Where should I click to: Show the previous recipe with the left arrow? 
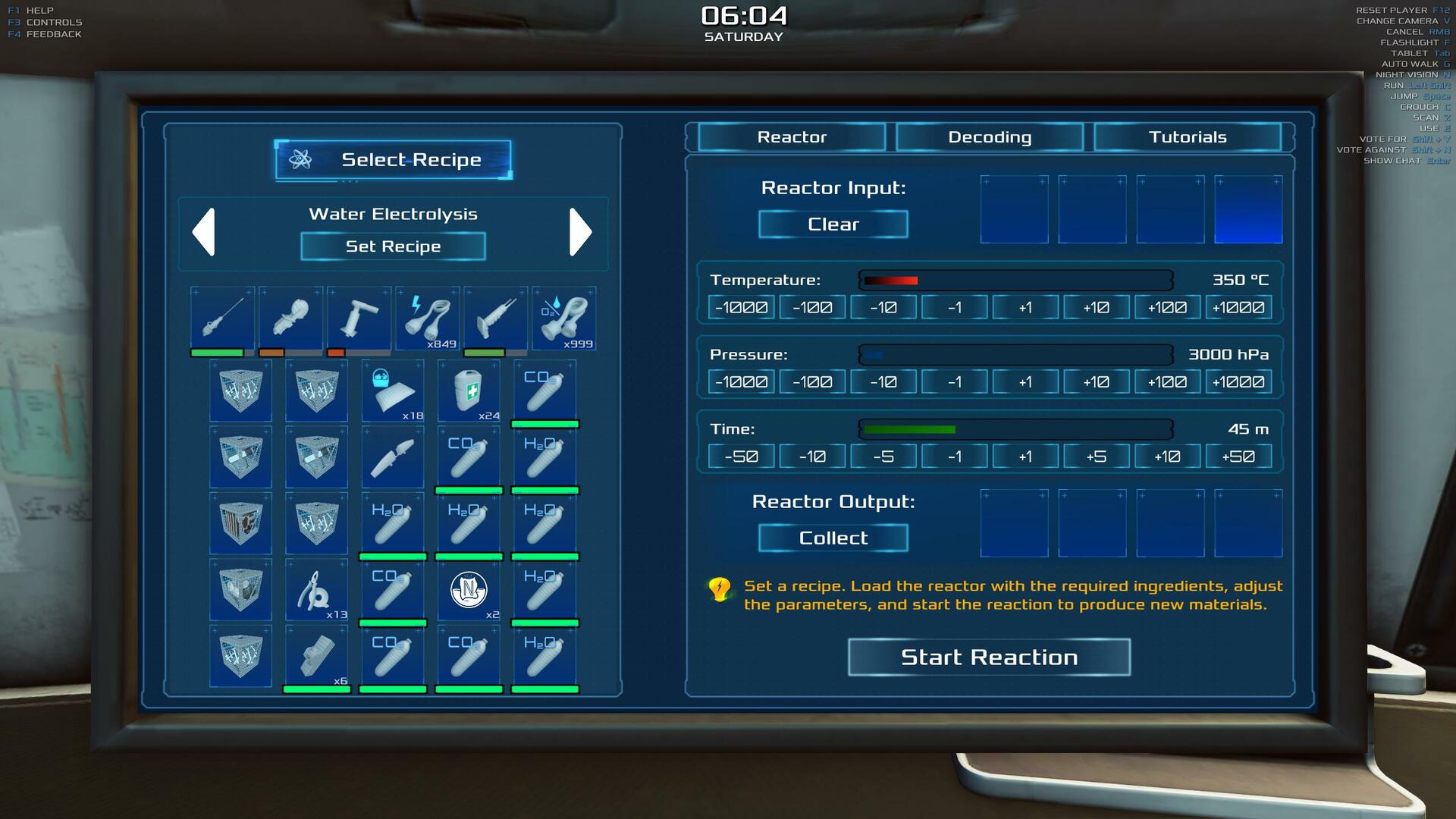pyautogui.click(x=204, y=232)
